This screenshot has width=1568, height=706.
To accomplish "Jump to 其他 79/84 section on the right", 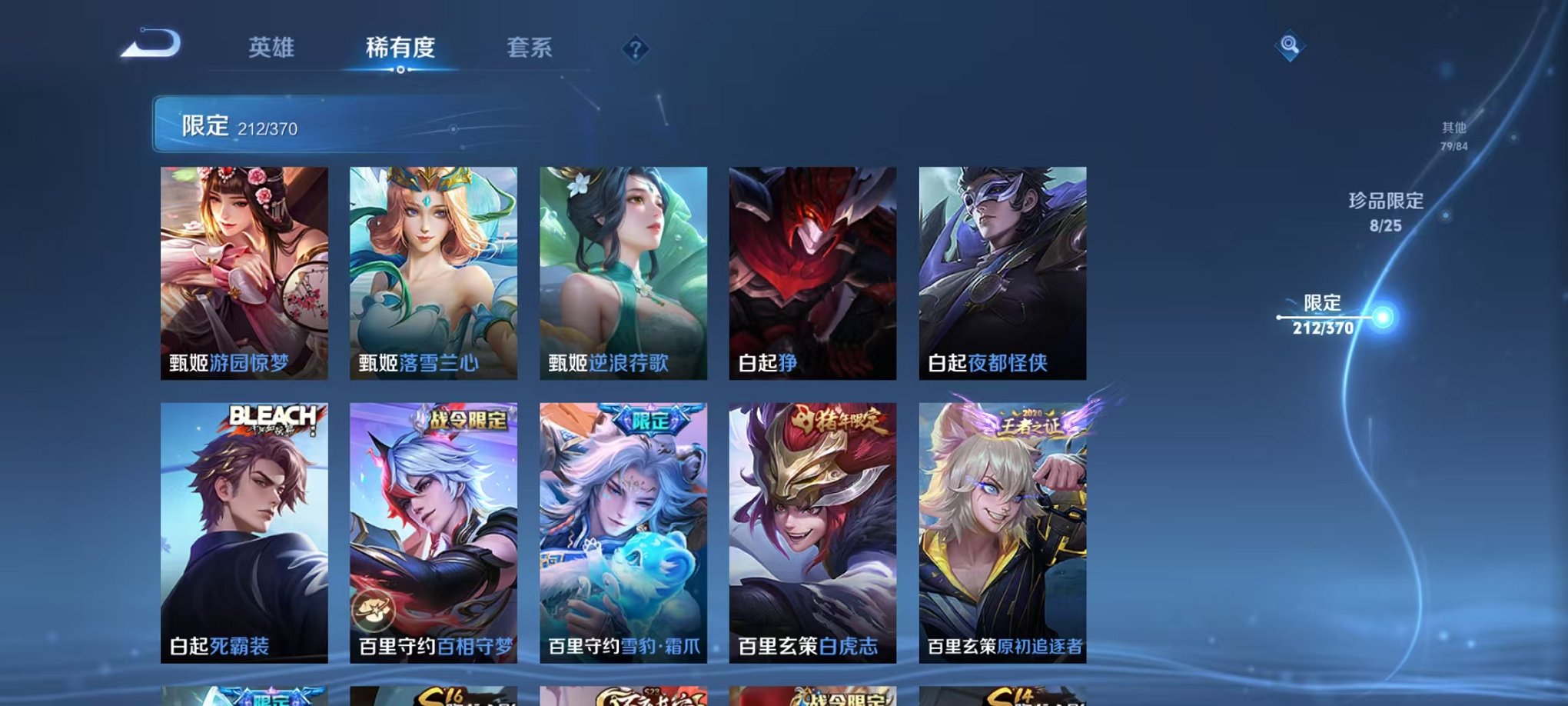I will click(x=1453, y=137).
